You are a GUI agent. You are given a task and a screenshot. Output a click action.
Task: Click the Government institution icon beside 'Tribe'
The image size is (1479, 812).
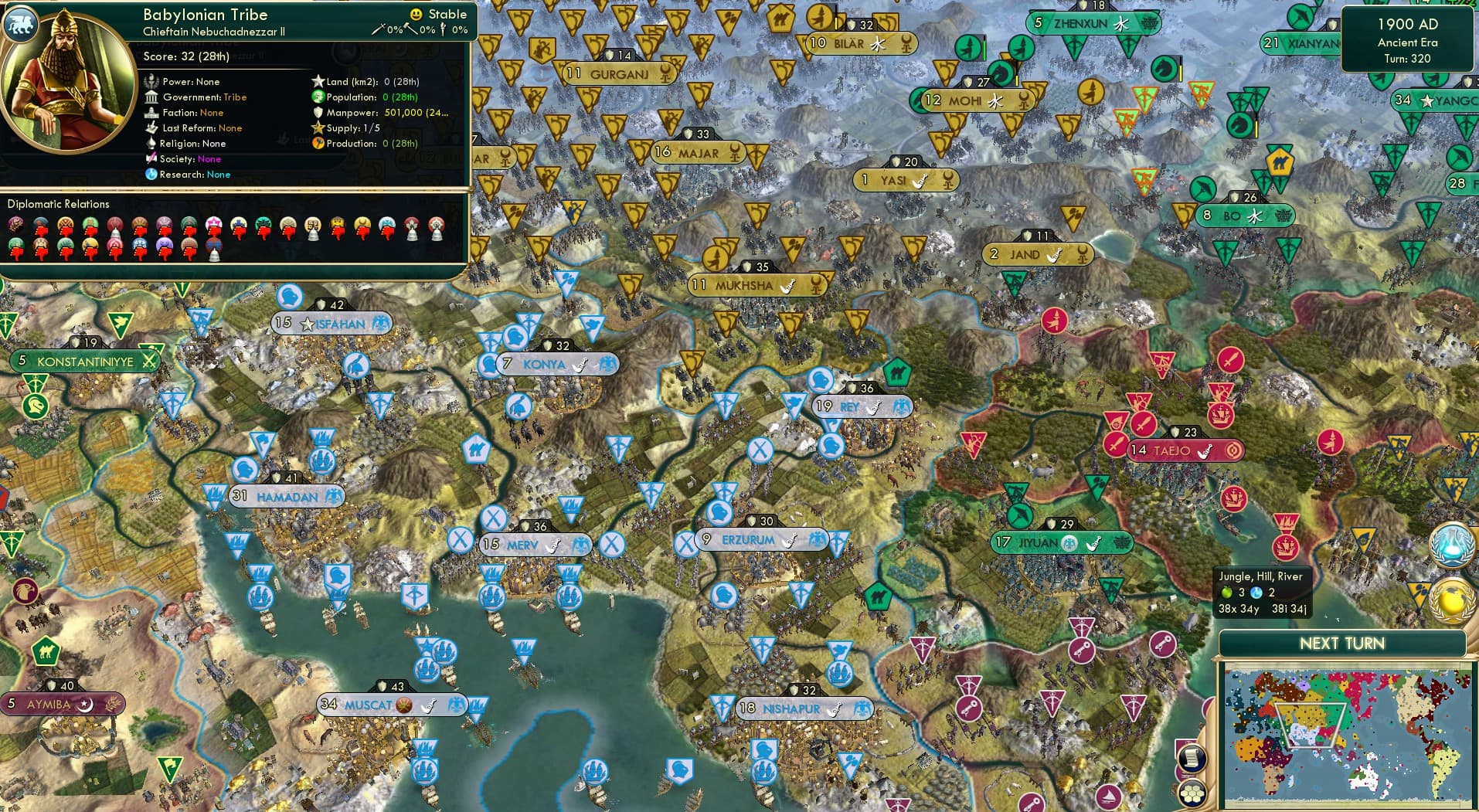(151, 97)
